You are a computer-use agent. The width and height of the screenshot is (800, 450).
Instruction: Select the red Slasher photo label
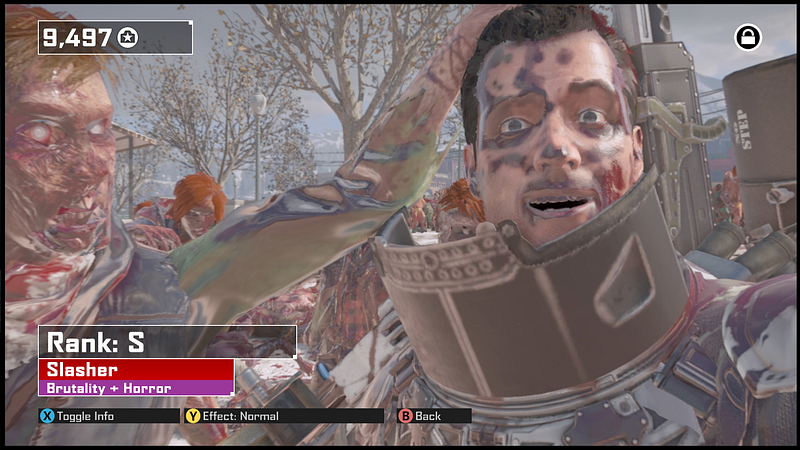point(136,369)
